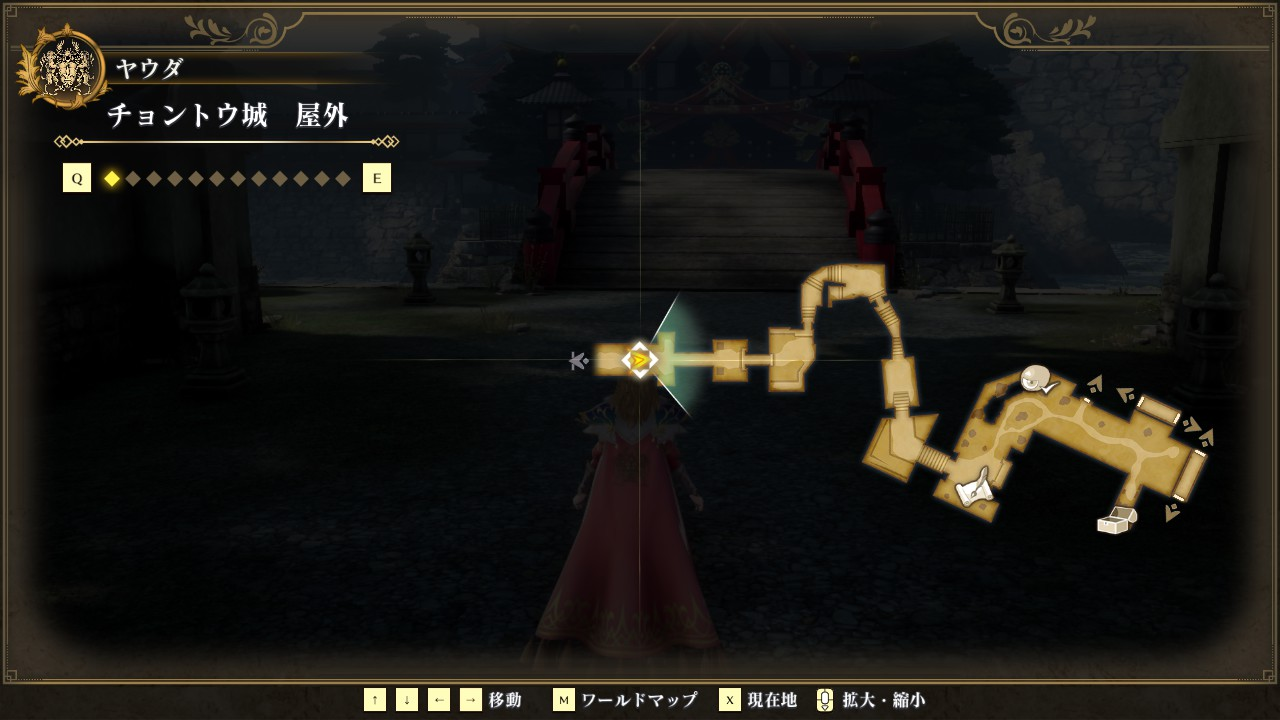The image size is (1280, 720).
Task: Click the grey west exit marker on map
Action: [x=577, y=360]
